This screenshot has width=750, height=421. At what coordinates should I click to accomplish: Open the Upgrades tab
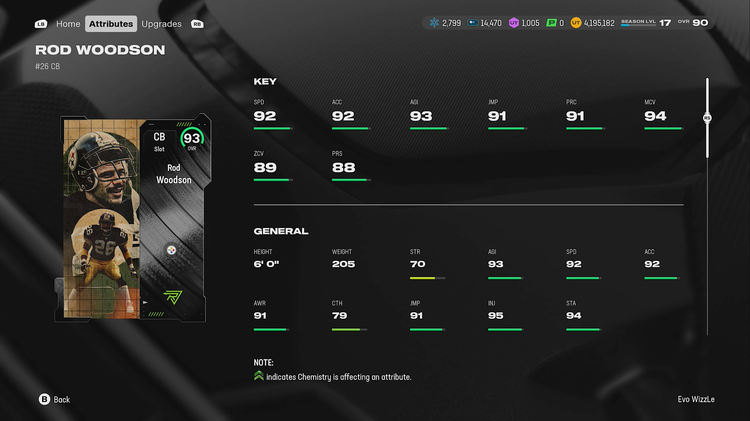coord(161,23)
